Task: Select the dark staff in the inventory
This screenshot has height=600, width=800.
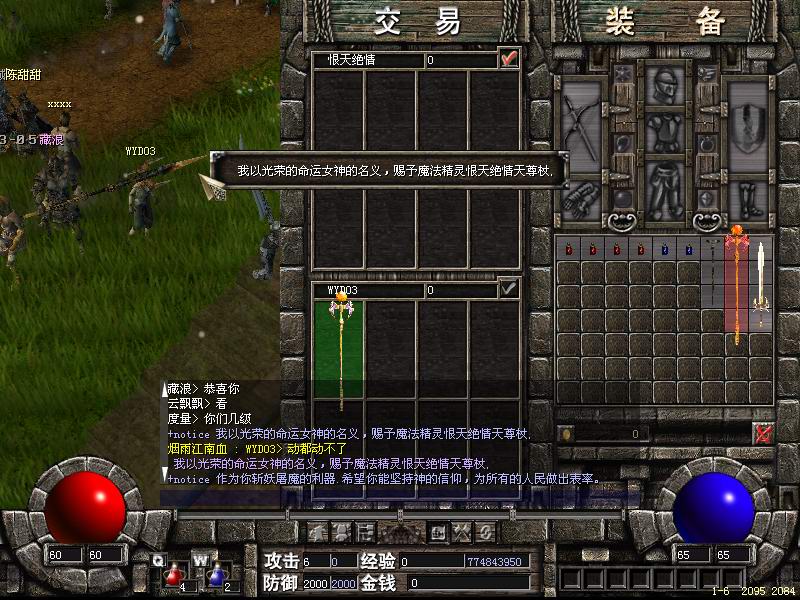Action: (x=713, y=270)
